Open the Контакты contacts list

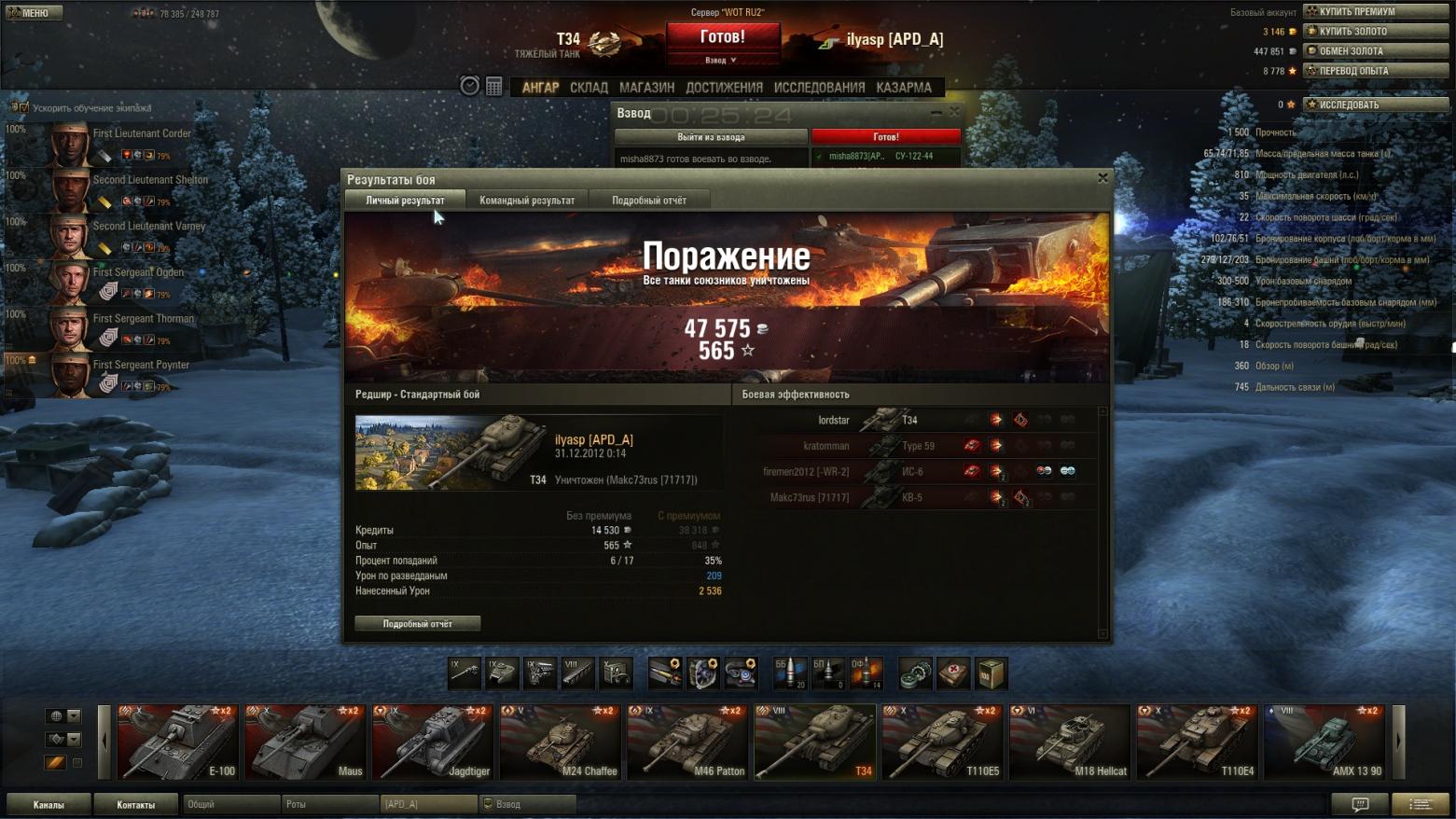coord(136,804)
